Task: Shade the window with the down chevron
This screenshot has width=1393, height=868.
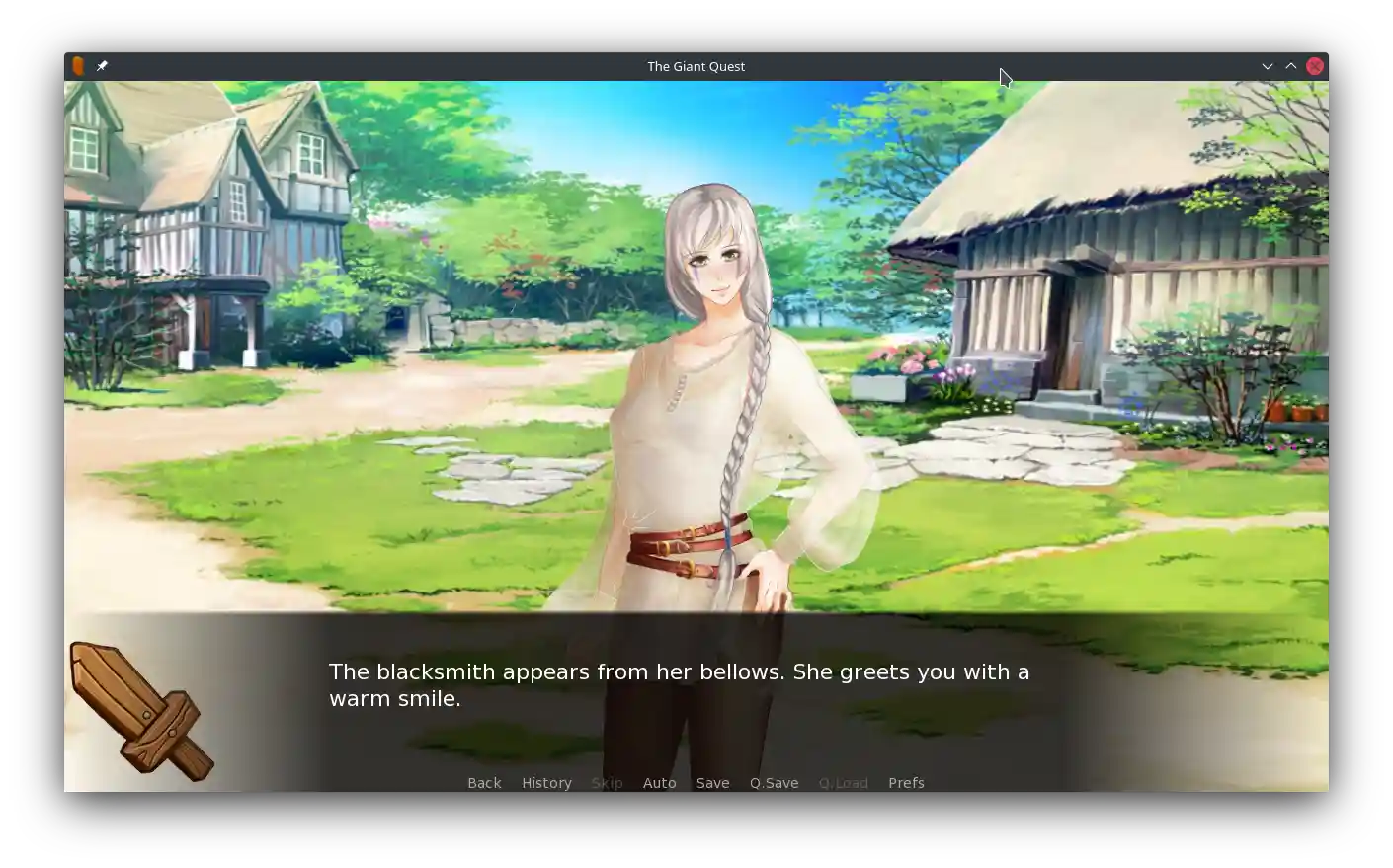Action: [x=1268, y=66]
